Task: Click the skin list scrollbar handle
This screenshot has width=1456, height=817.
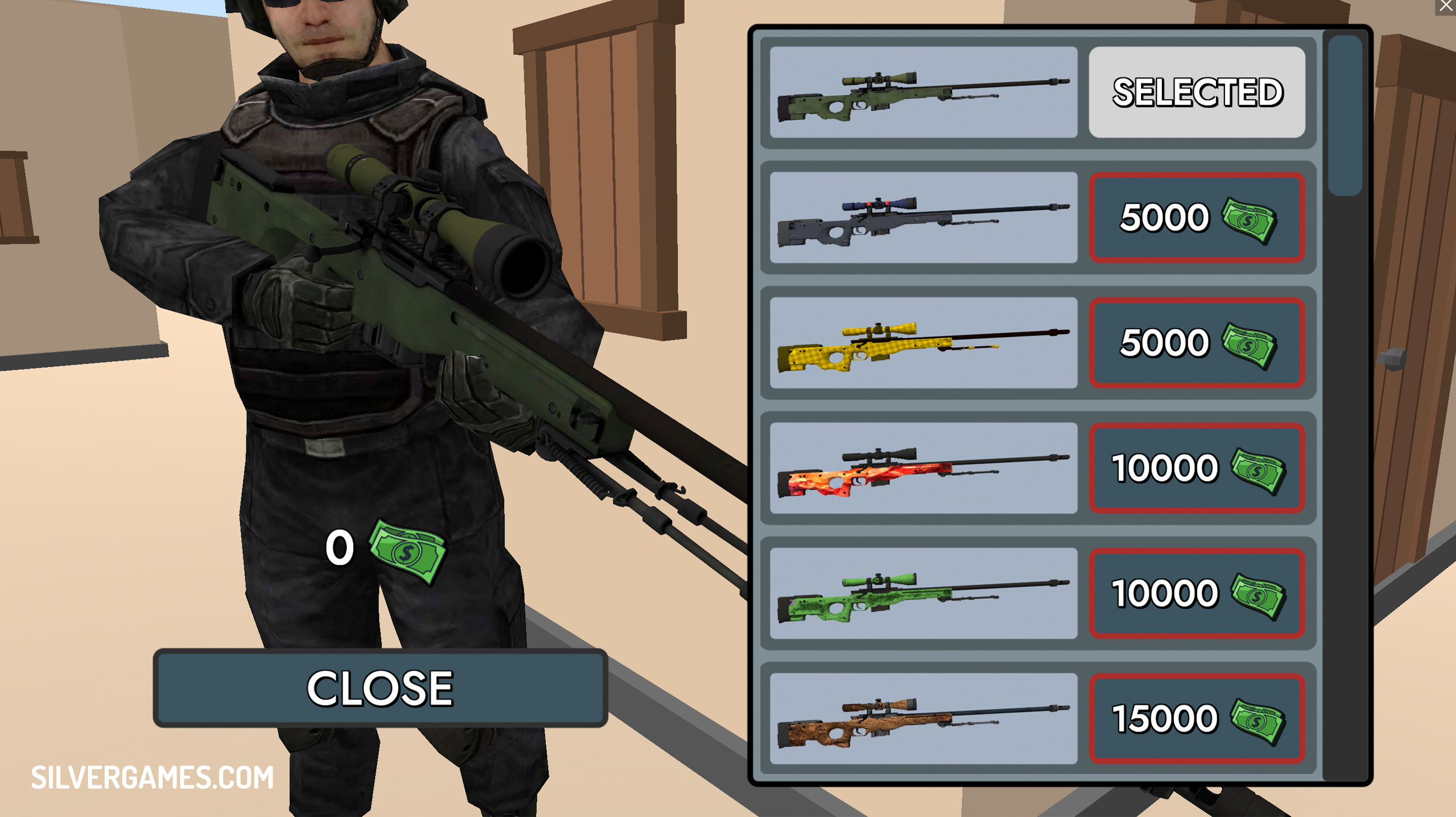Action: (x=1345, y=116)
